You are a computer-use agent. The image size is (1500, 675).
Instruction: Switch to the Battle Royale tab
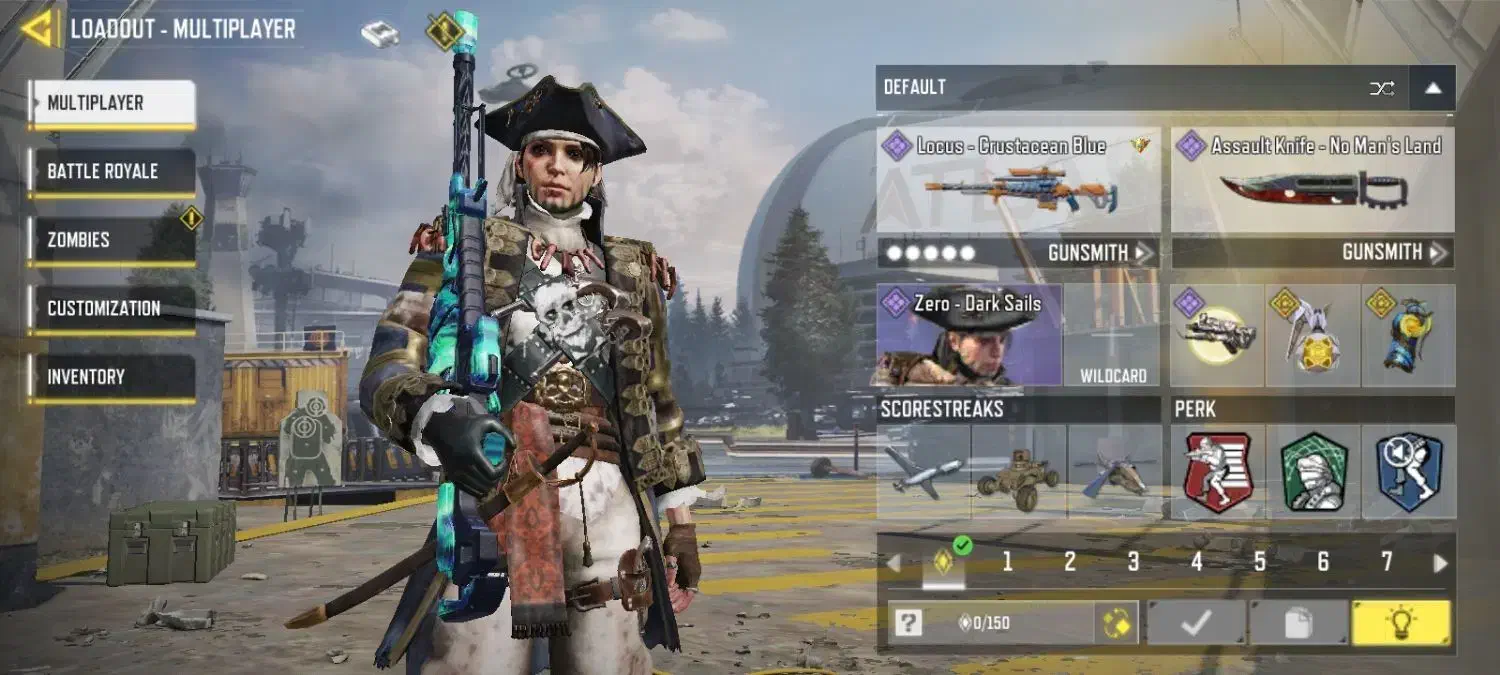click(x=111, y=172)
